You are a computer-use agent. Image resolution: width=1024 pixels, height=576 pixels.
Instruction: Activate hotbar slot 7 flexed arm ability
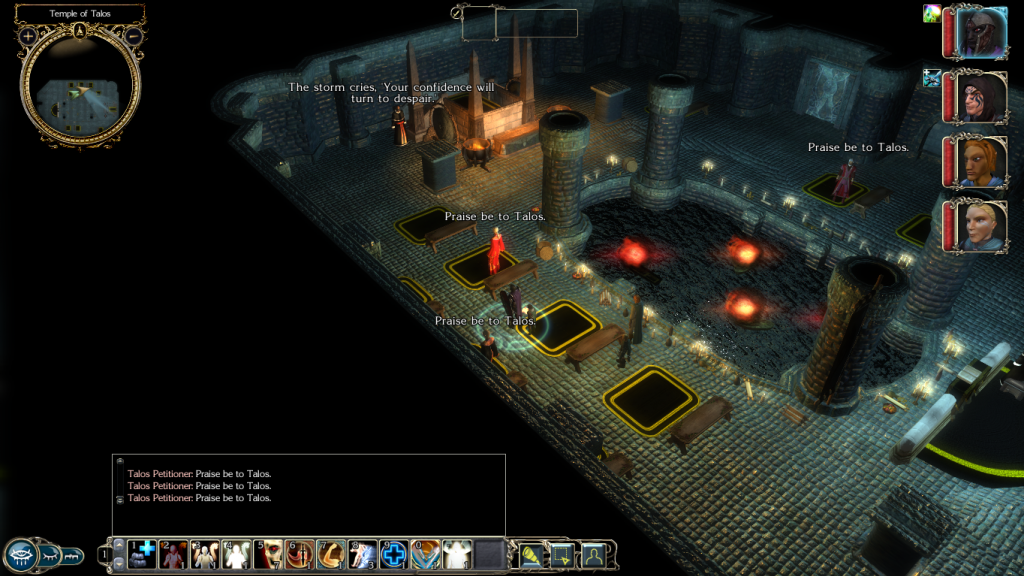tap(331, 554)
